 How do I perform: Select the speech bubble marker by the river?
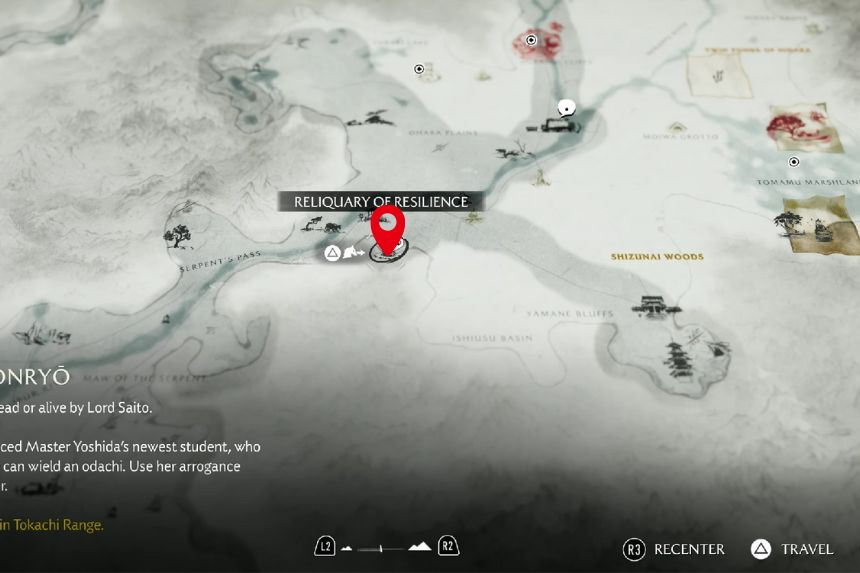(567, 107)
